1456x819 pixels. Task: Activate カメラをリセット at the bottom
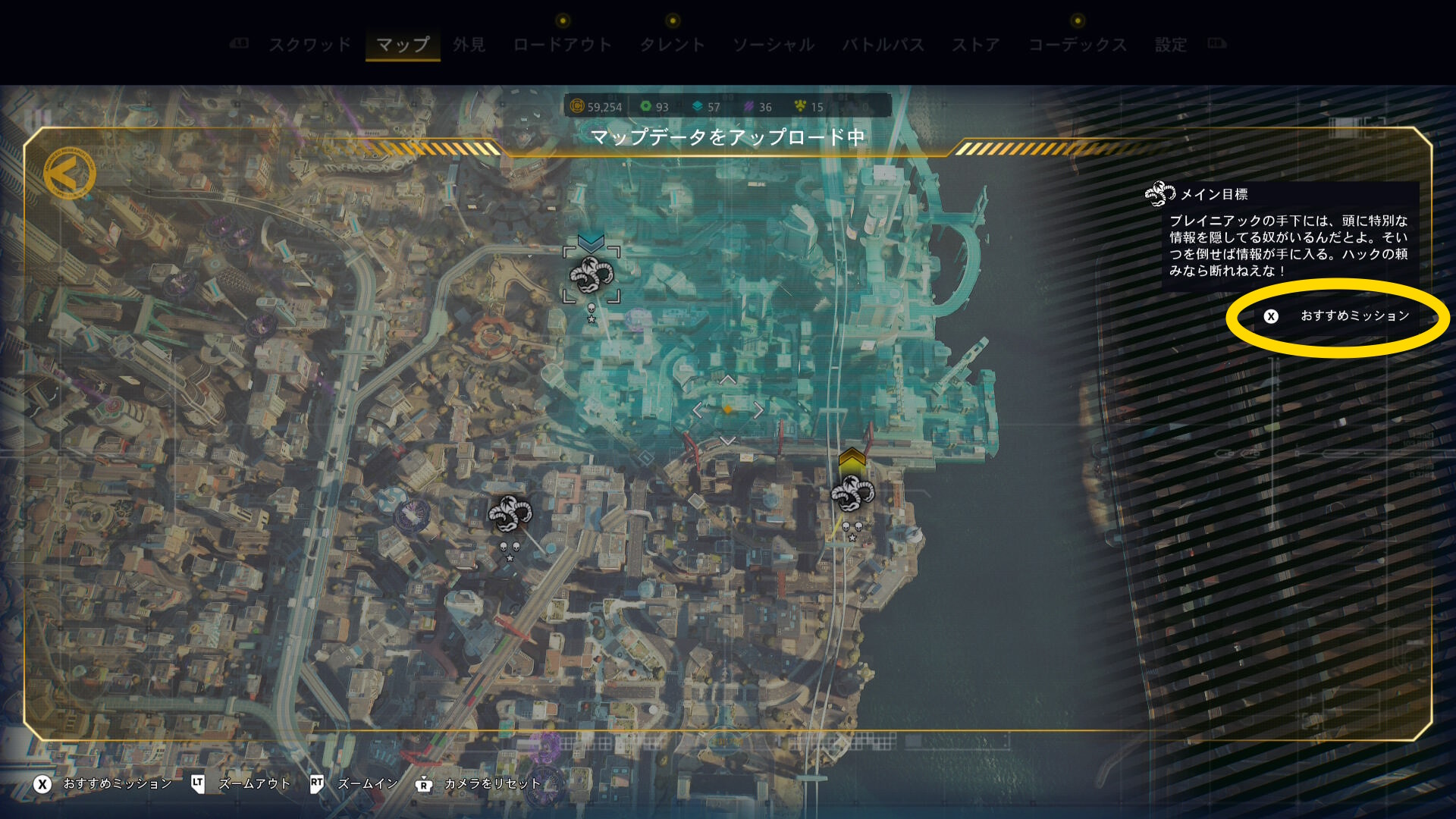[x=479, y=784]
